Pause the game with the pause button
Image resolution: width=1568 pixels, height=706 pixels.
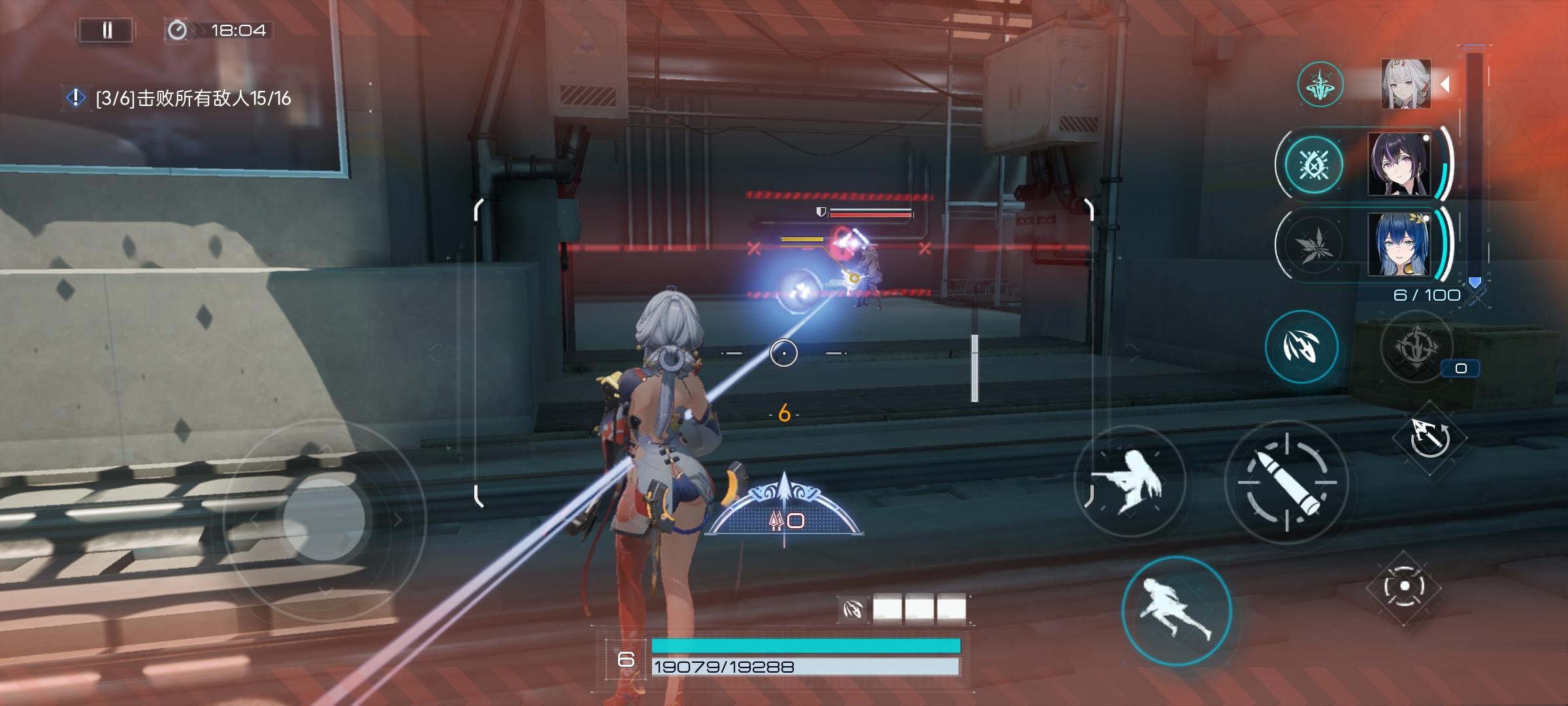106,30
